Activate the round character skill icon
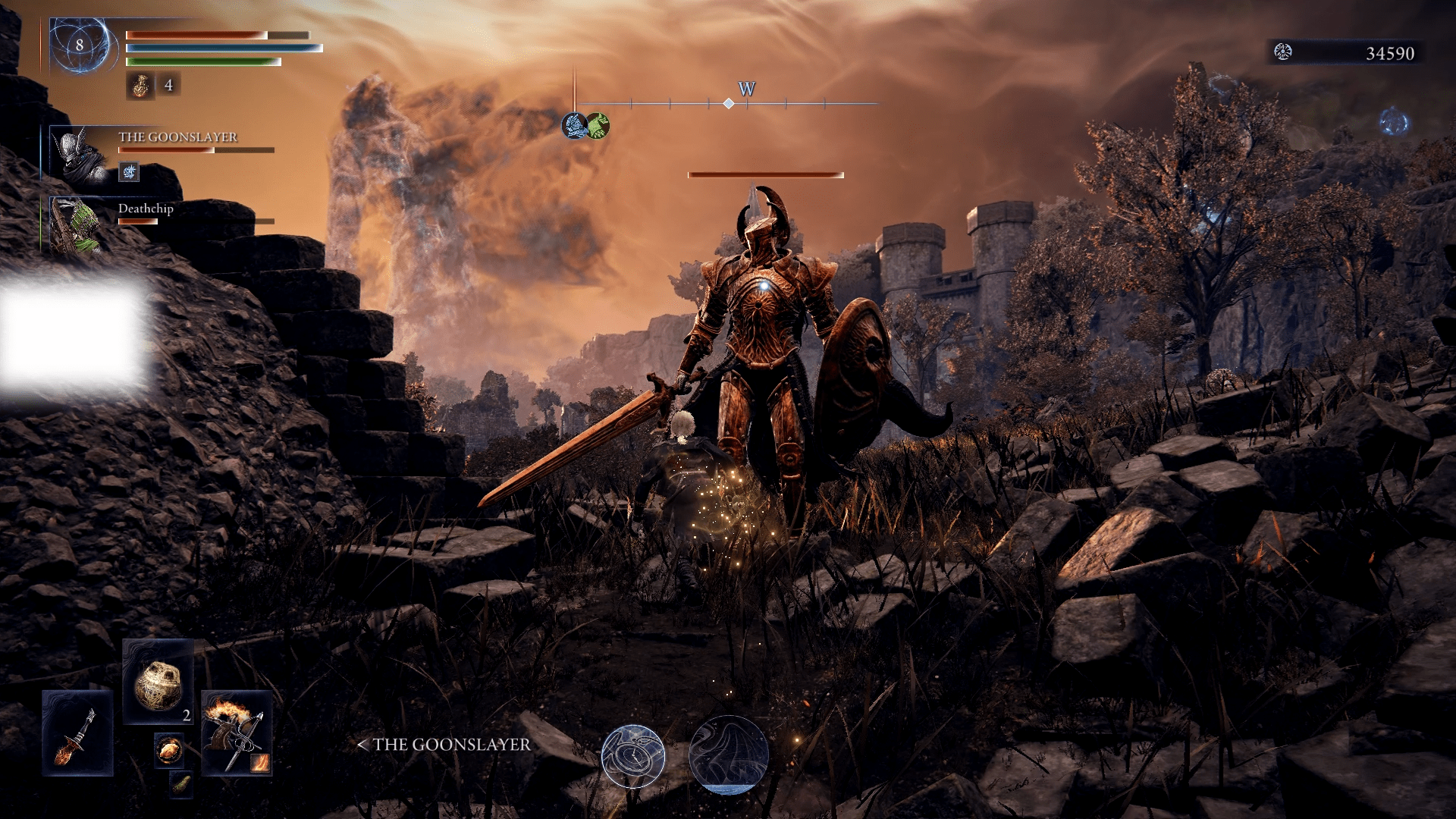The width and height of the screenshot is (1456, 819). [633, 756]
